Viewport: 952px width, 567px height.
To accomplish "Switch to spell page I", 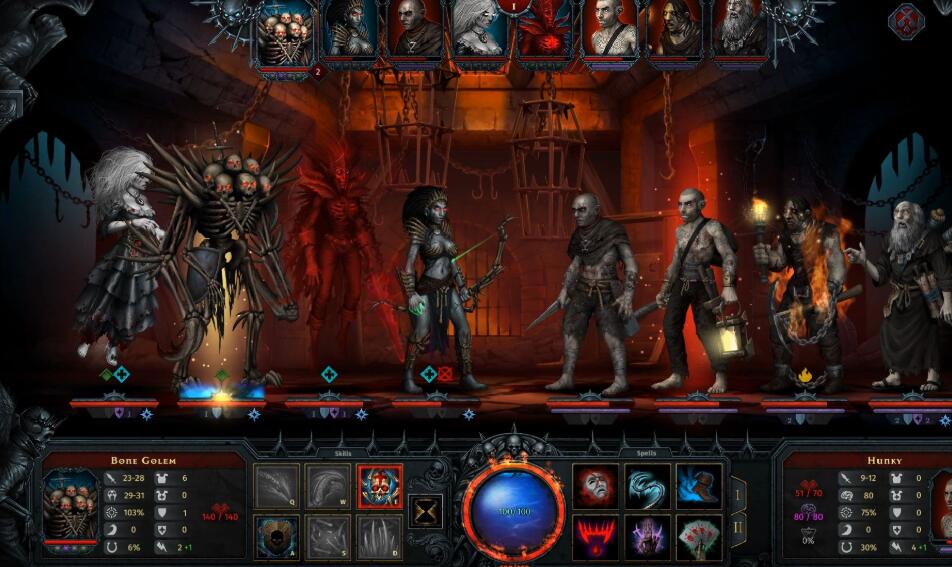I will [739, 493].
